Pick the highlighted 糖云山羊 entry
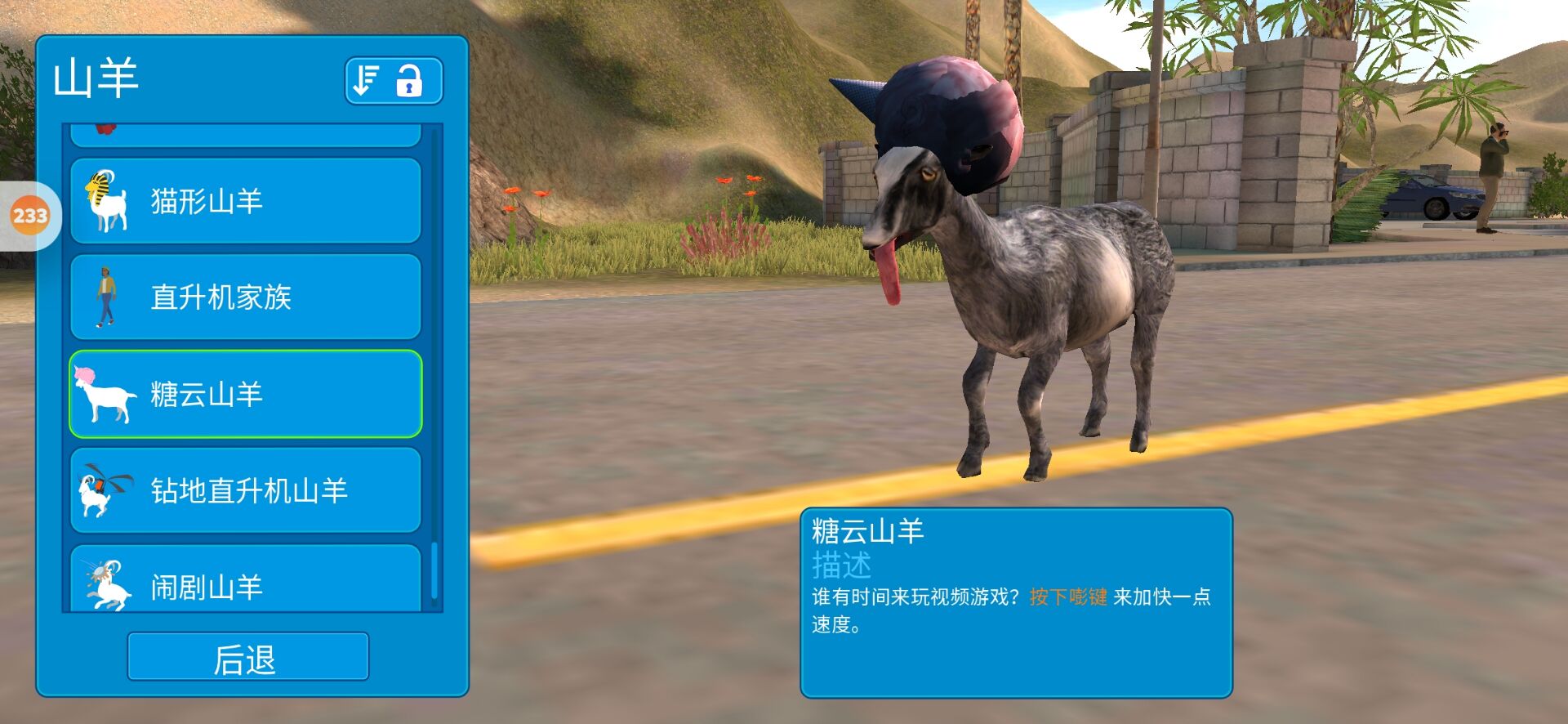The height and width of the screenshot is (724, 1568). pyautogui.click(x=245, y=394)
